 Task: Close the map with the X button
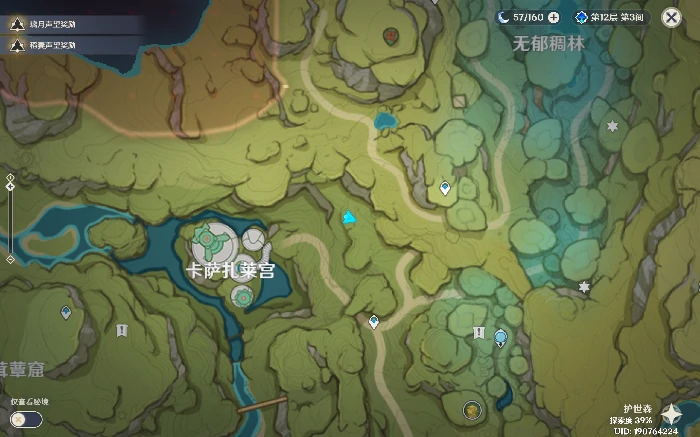[x=671, y=17]
